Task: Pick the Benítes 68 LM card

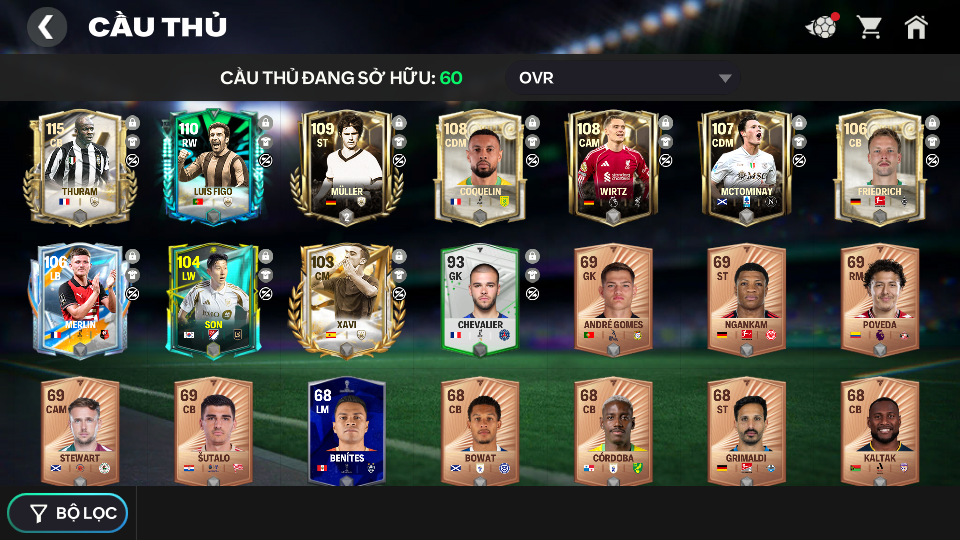Action: point(346,431)
